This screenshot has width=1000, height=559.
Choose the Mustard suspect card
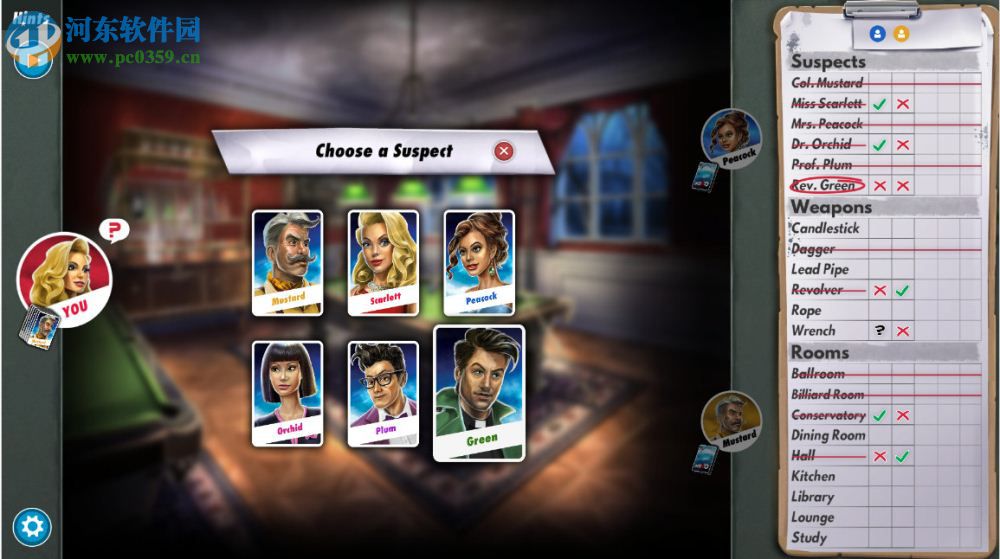287,262
